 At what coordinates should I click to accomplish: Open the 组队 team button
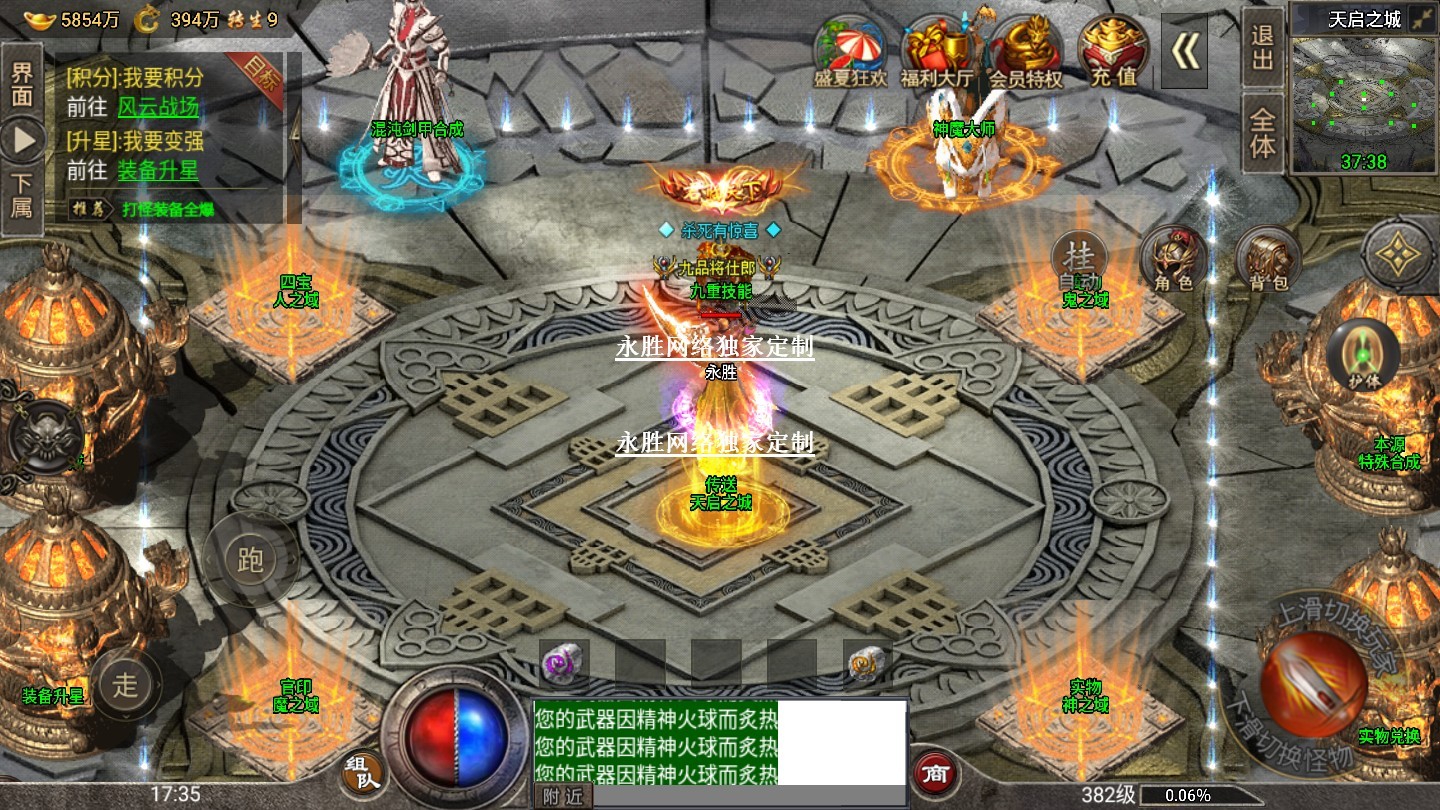[x=363, y=771]
